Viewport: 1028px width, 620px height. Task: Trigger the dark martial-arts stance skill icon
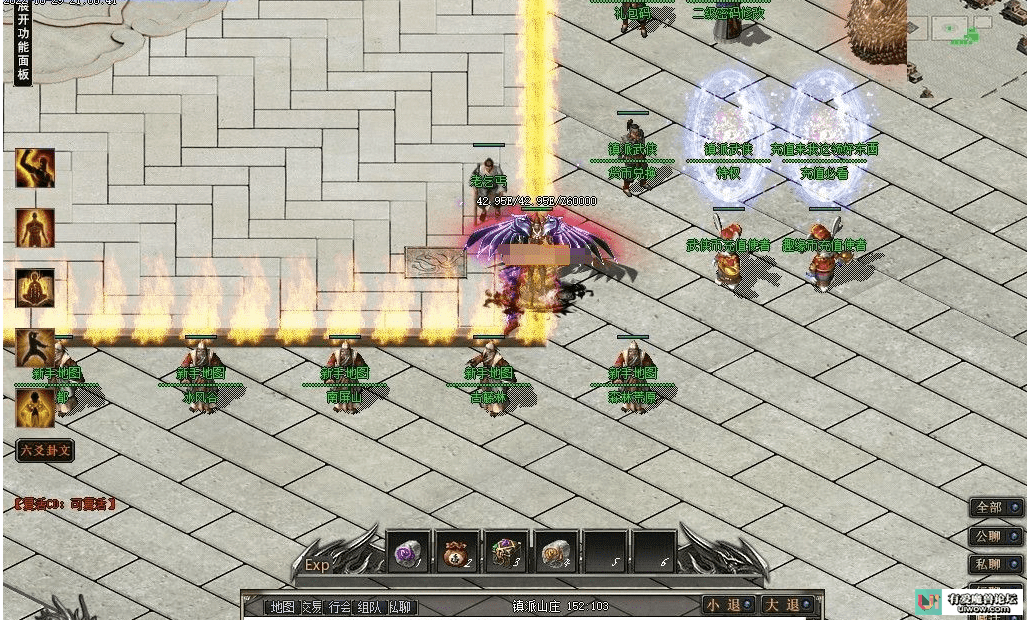point(35,348)
